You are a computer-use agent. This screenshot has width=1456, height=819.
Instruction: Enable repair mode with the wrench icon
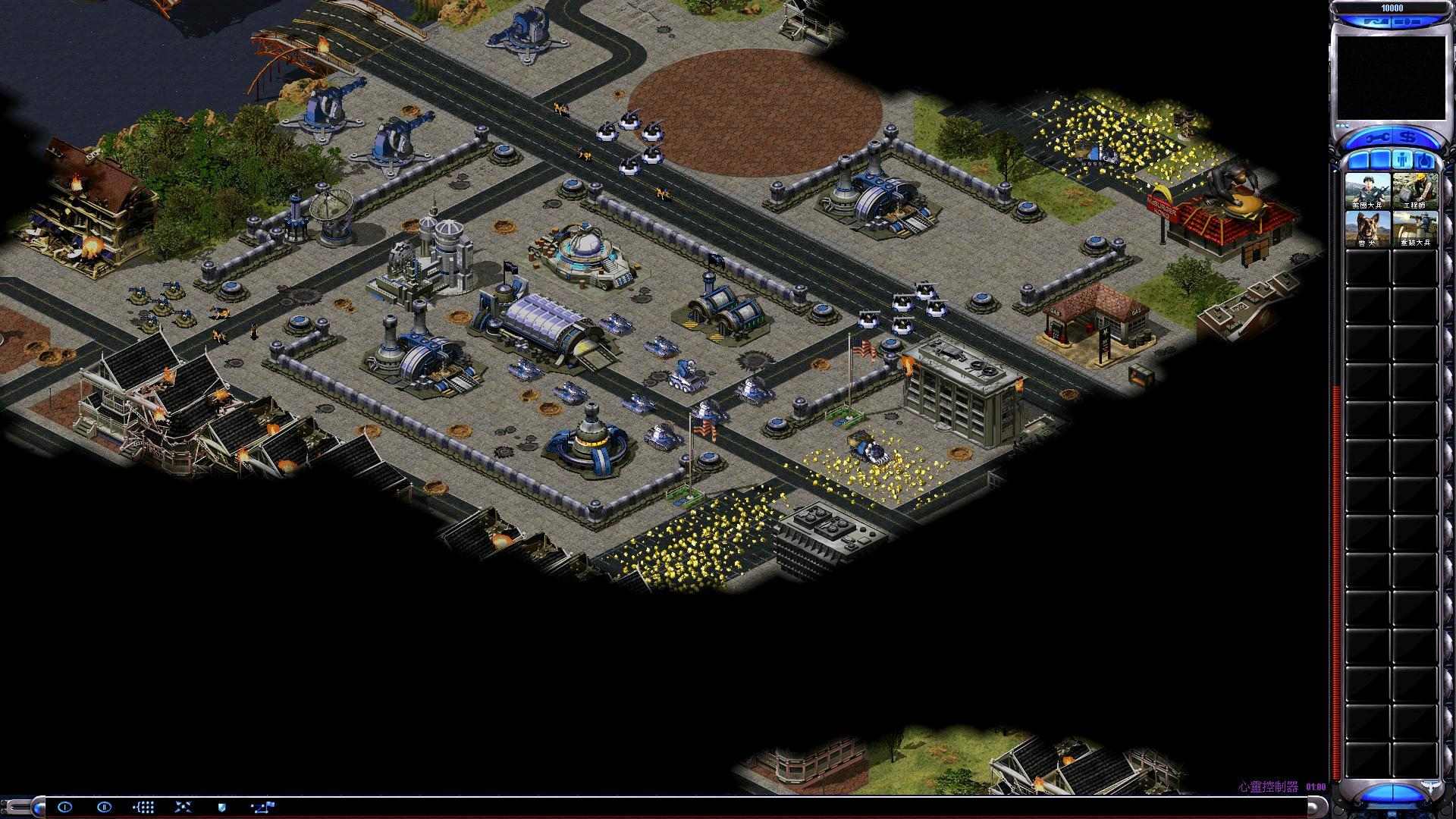(x=1378, y=137)
